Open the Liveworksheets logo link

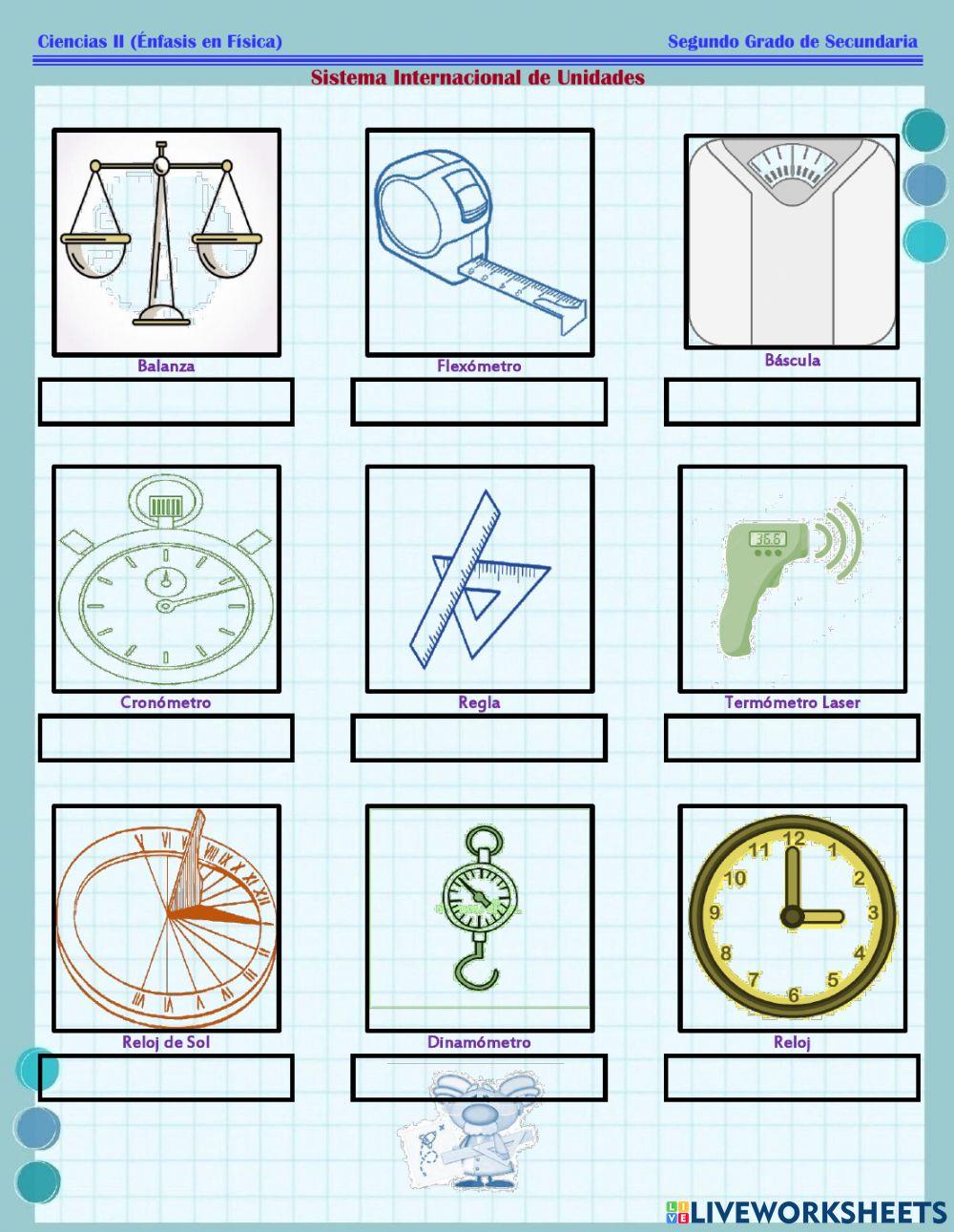click(x=806, y=1212)
